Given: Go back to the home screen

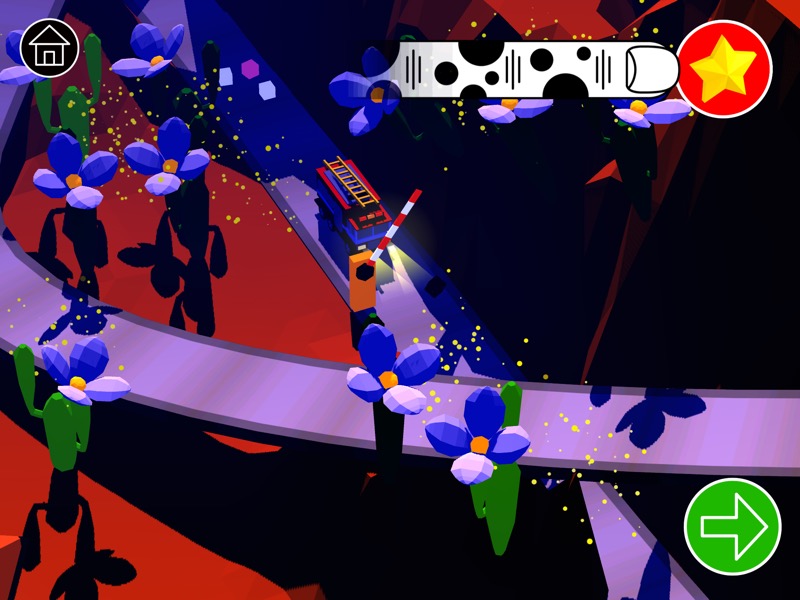Looking at the screenshot, I should (x=49, y=48).
